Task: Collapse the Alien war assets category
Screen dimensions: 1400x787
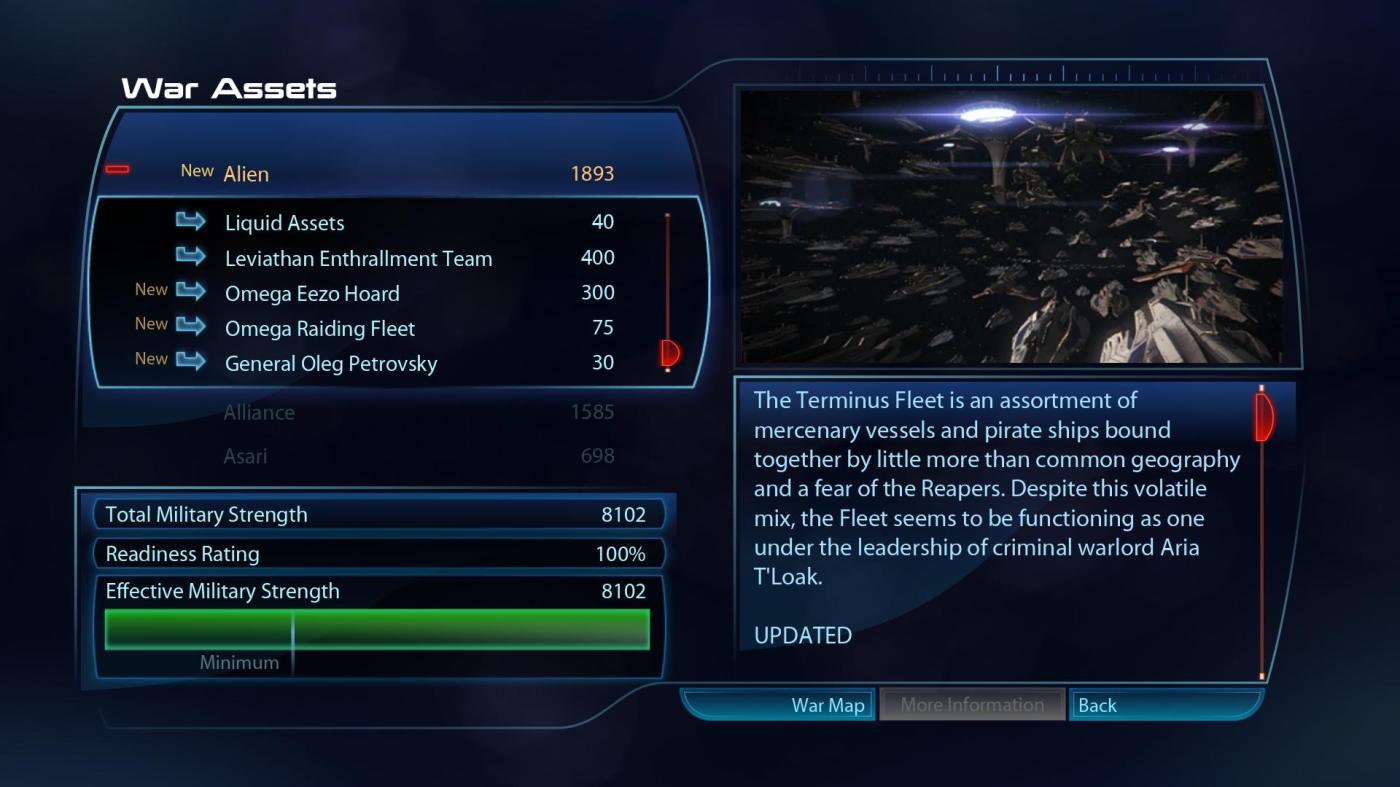Action: pyautogui.click(x=117, y=170)
